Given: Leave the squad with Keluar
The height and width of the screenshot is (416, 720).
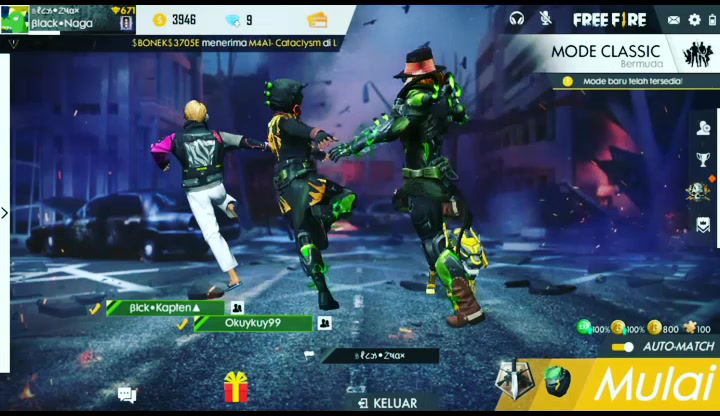Looking at the screenshot, I should pos(388,403).
